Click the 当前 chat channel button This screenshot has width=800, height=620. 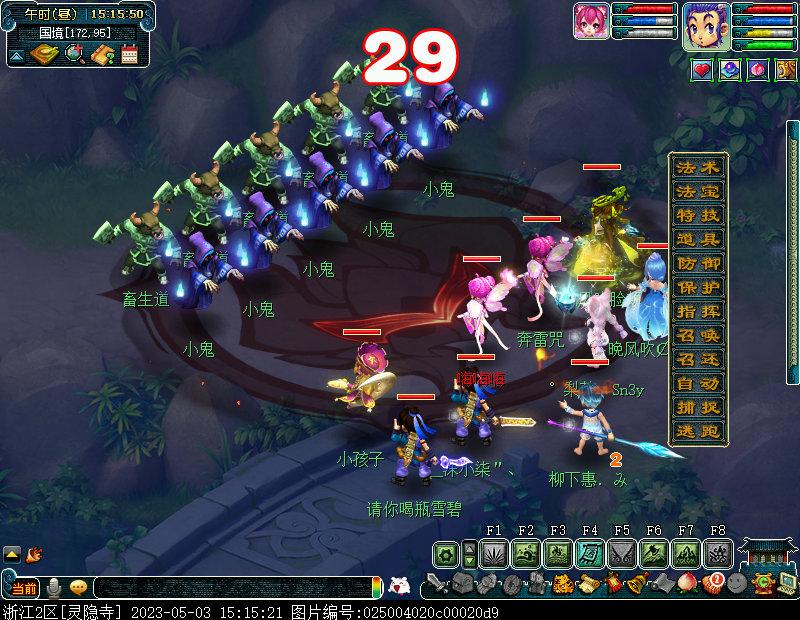[25, 587]
